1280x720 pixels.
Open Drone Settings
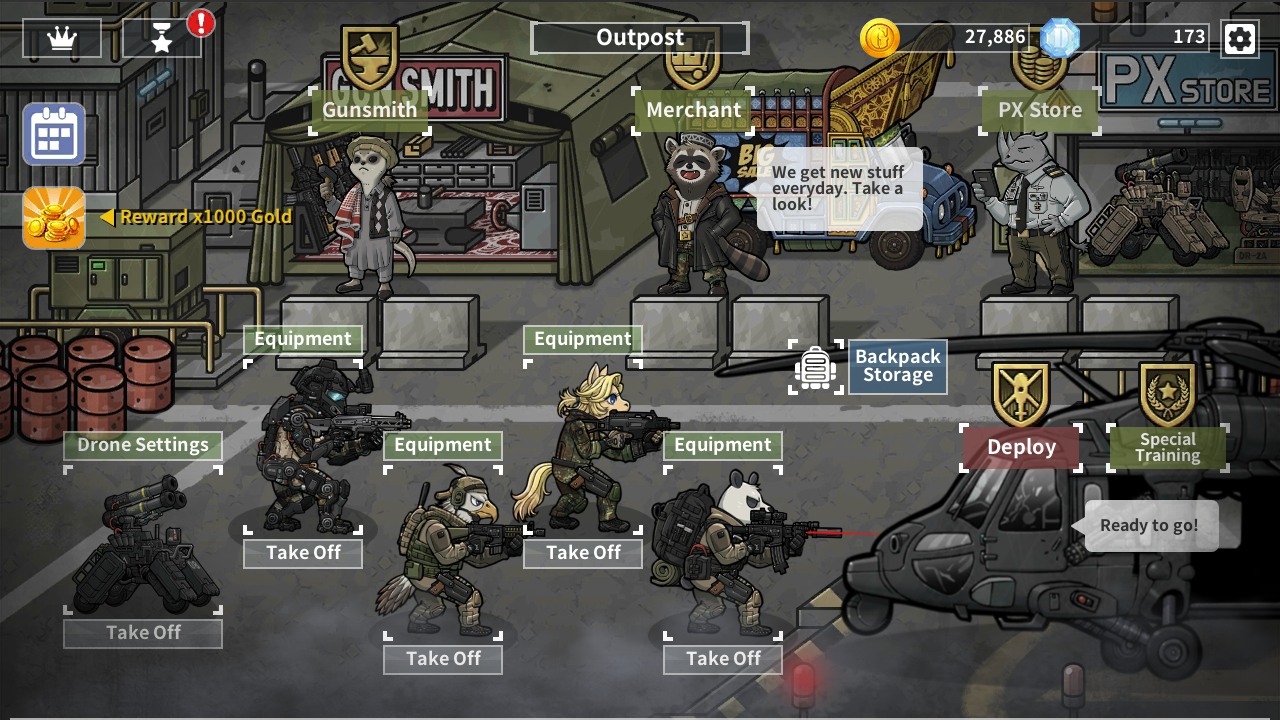(142, 445)
